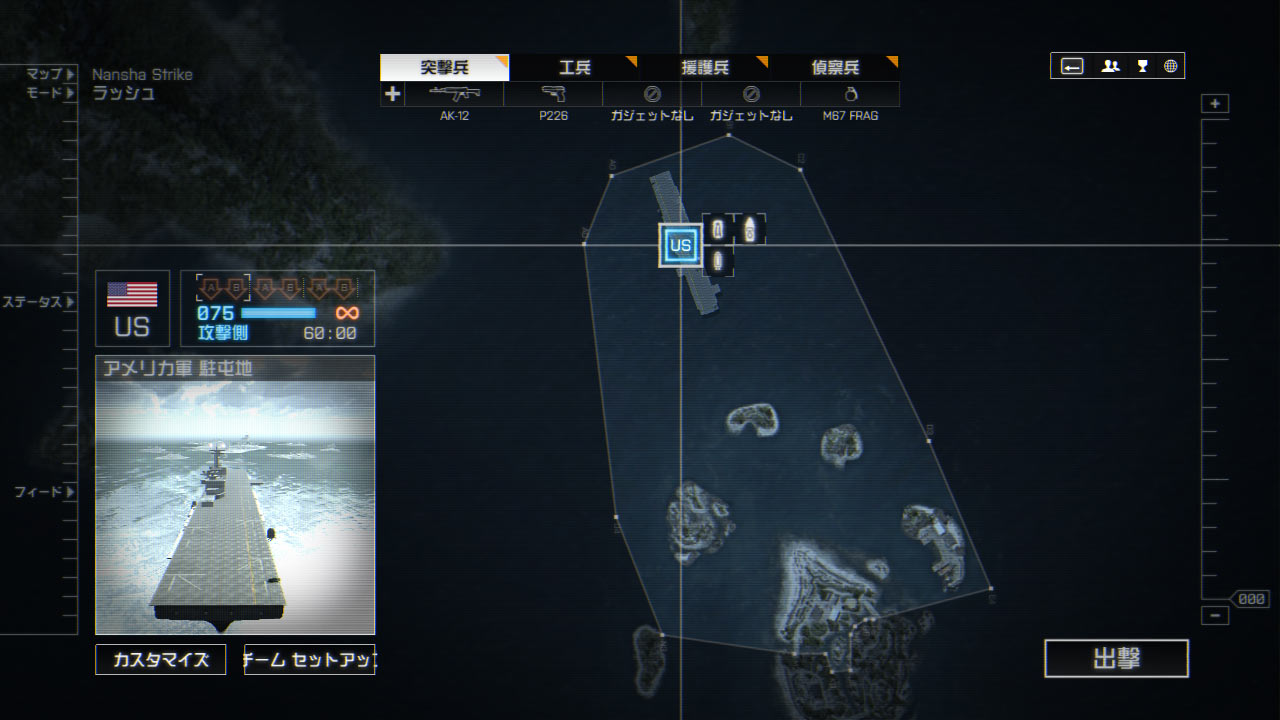
Task: Switch to the 工兵 engineer class tab
Action: 574,68
